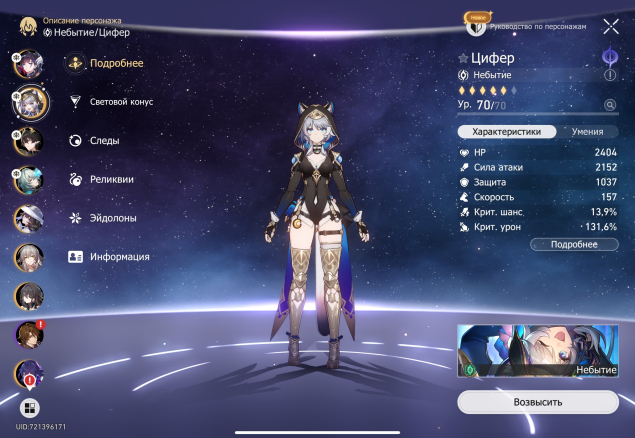Screen dimensions: 635x438
Task: Tap the Возвысить button
Action: point(537,402)
